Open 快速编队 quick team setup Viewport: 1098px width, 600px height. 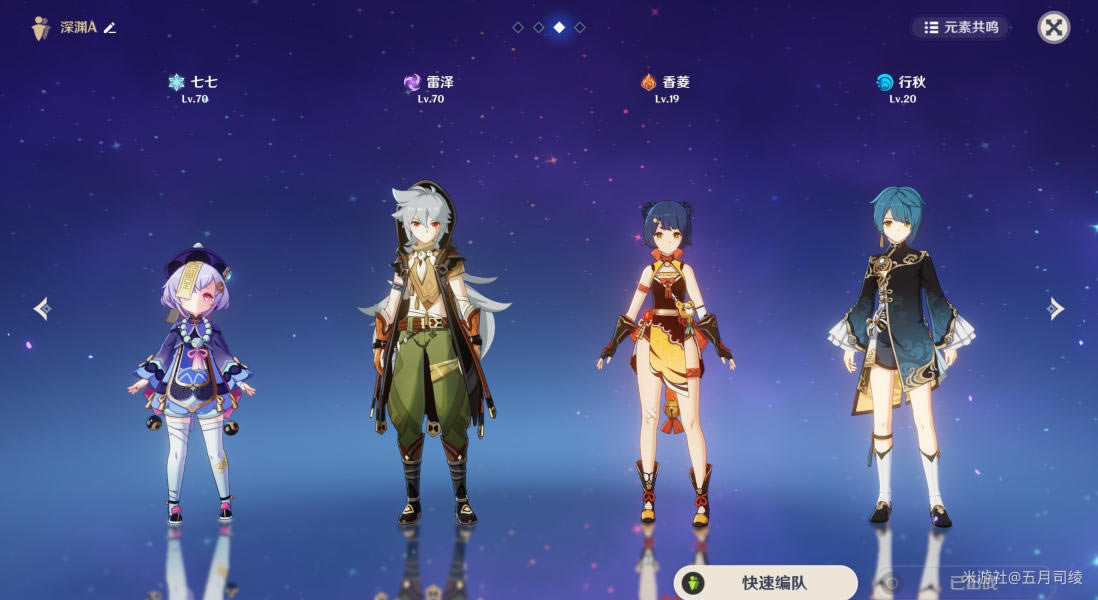point(765,582)
